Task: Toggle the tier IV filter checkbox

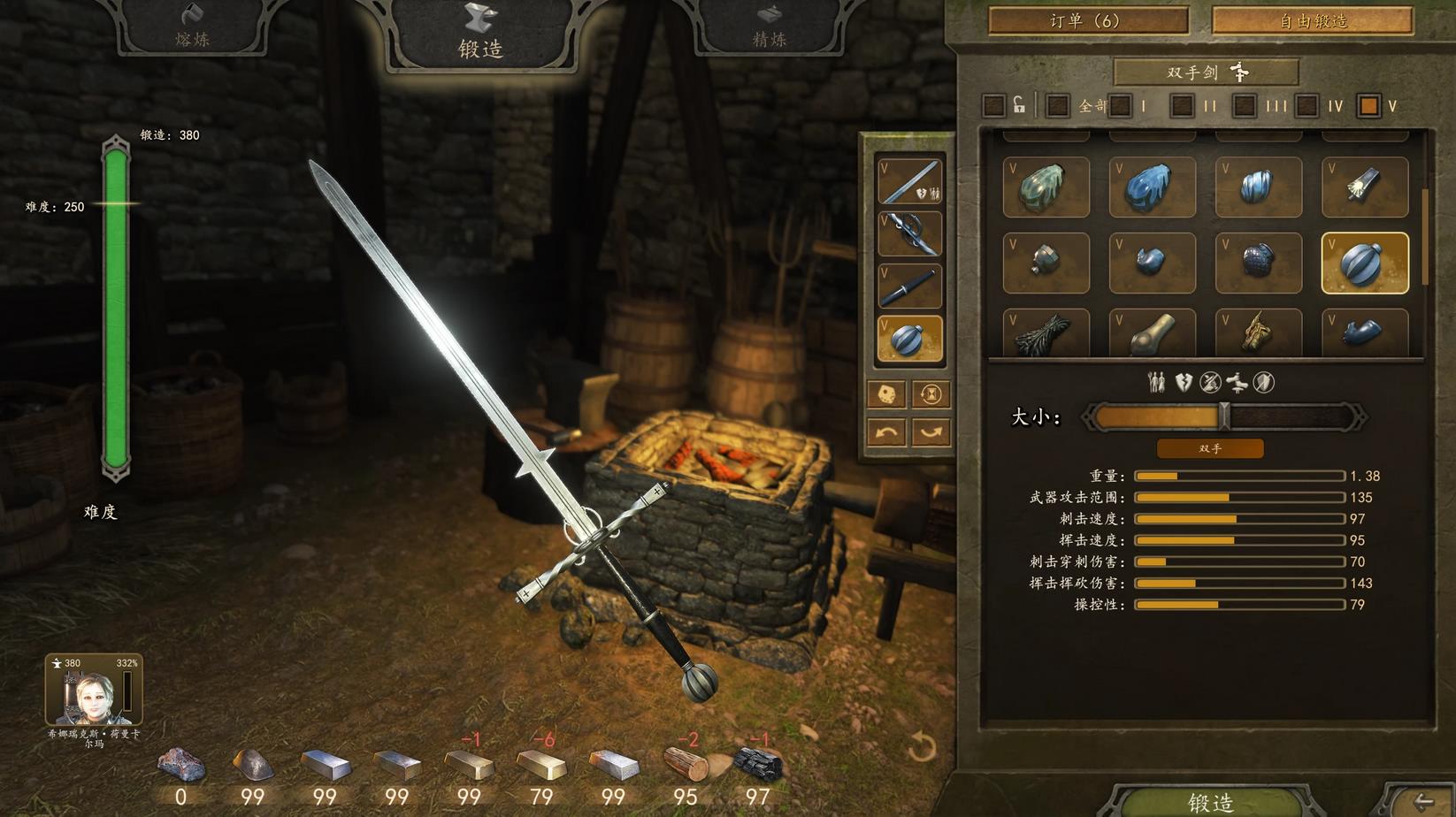Action: click(1307, 106)
